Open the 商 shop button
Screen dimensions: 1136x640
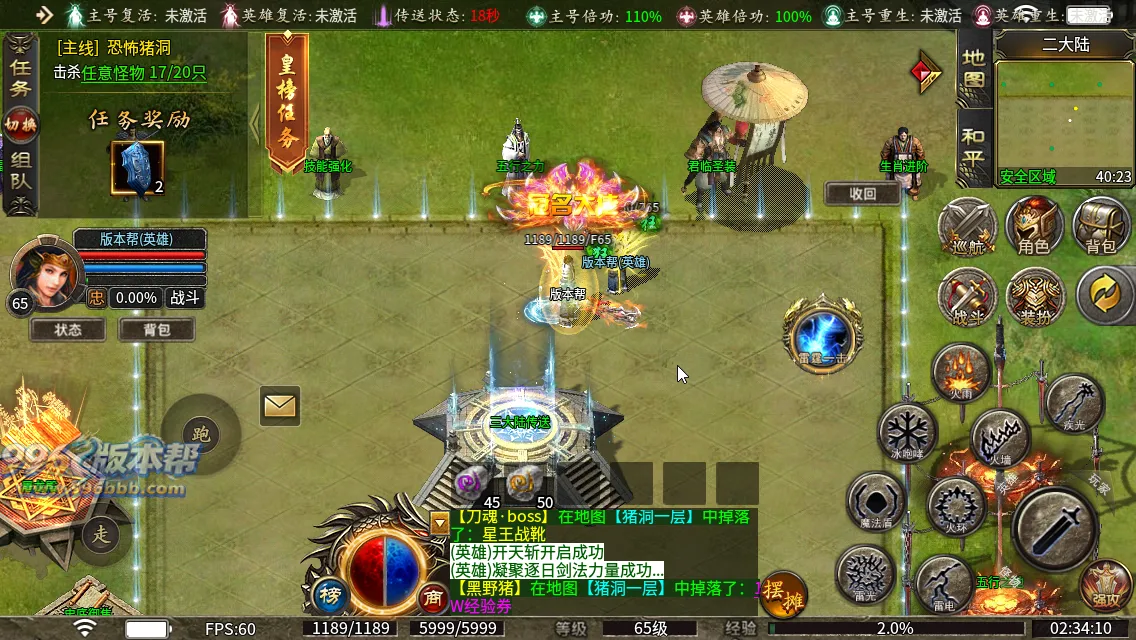tap(433, 597)
